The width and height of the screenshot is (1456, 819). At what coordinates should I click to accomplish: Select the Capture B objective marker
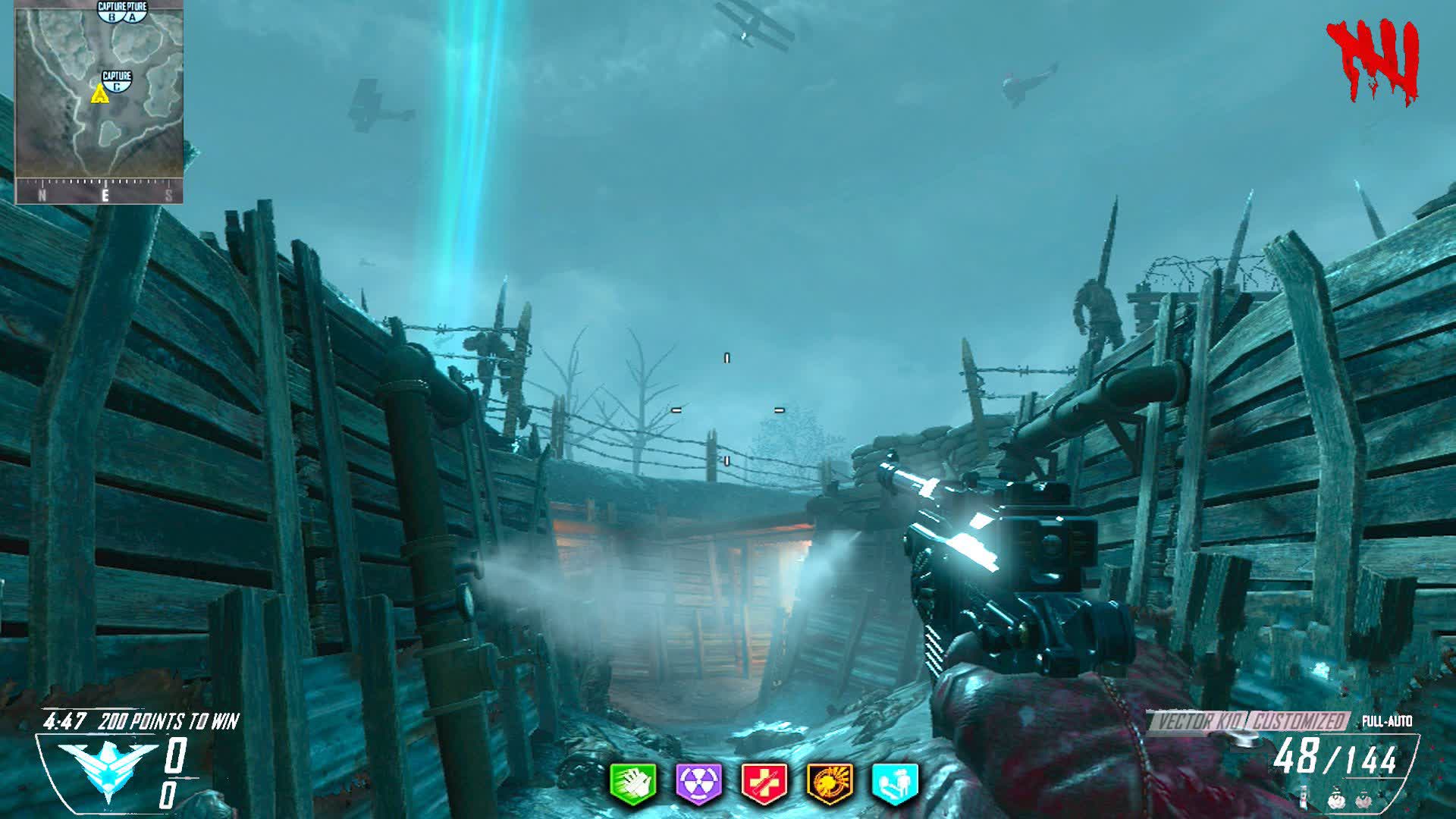tap(112, 11)
